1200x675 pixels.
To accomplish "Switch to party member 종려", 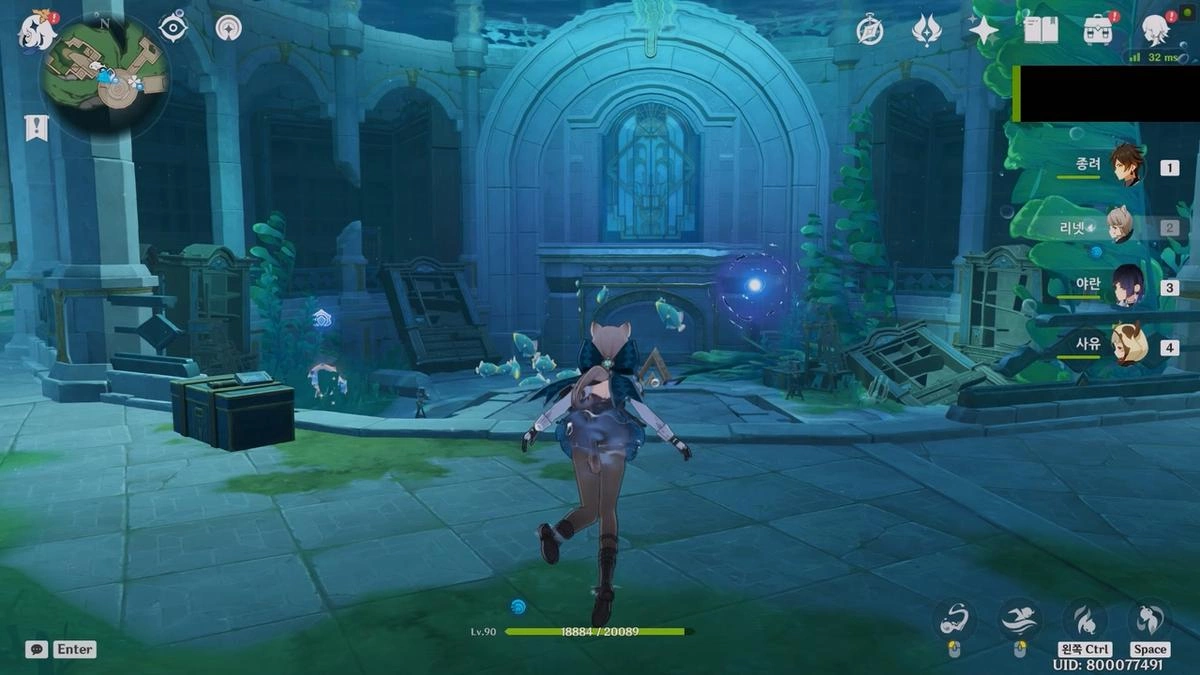I will (1129, 167).
